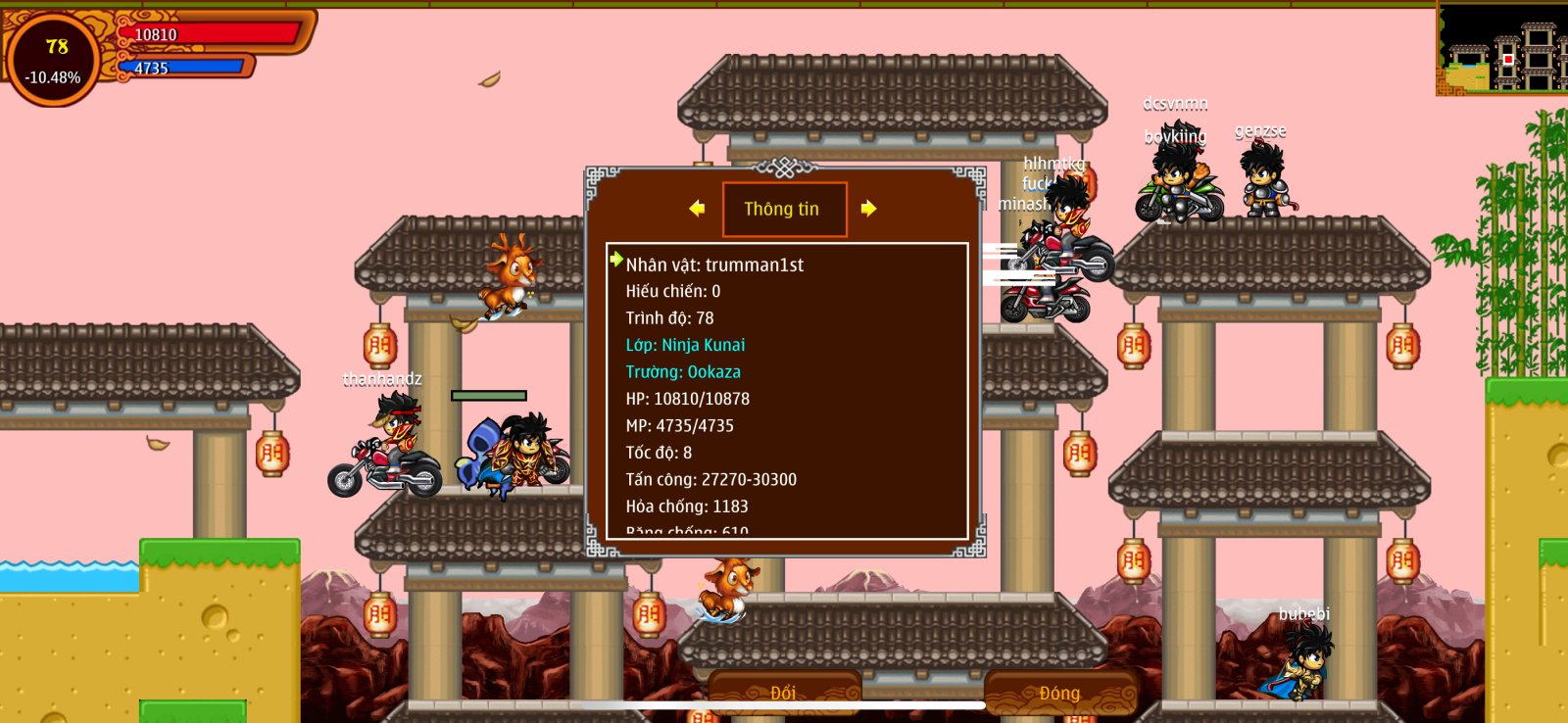
Task: Select the Tấn công stat row
Action: pyautogui.click(x=710, y=480)
